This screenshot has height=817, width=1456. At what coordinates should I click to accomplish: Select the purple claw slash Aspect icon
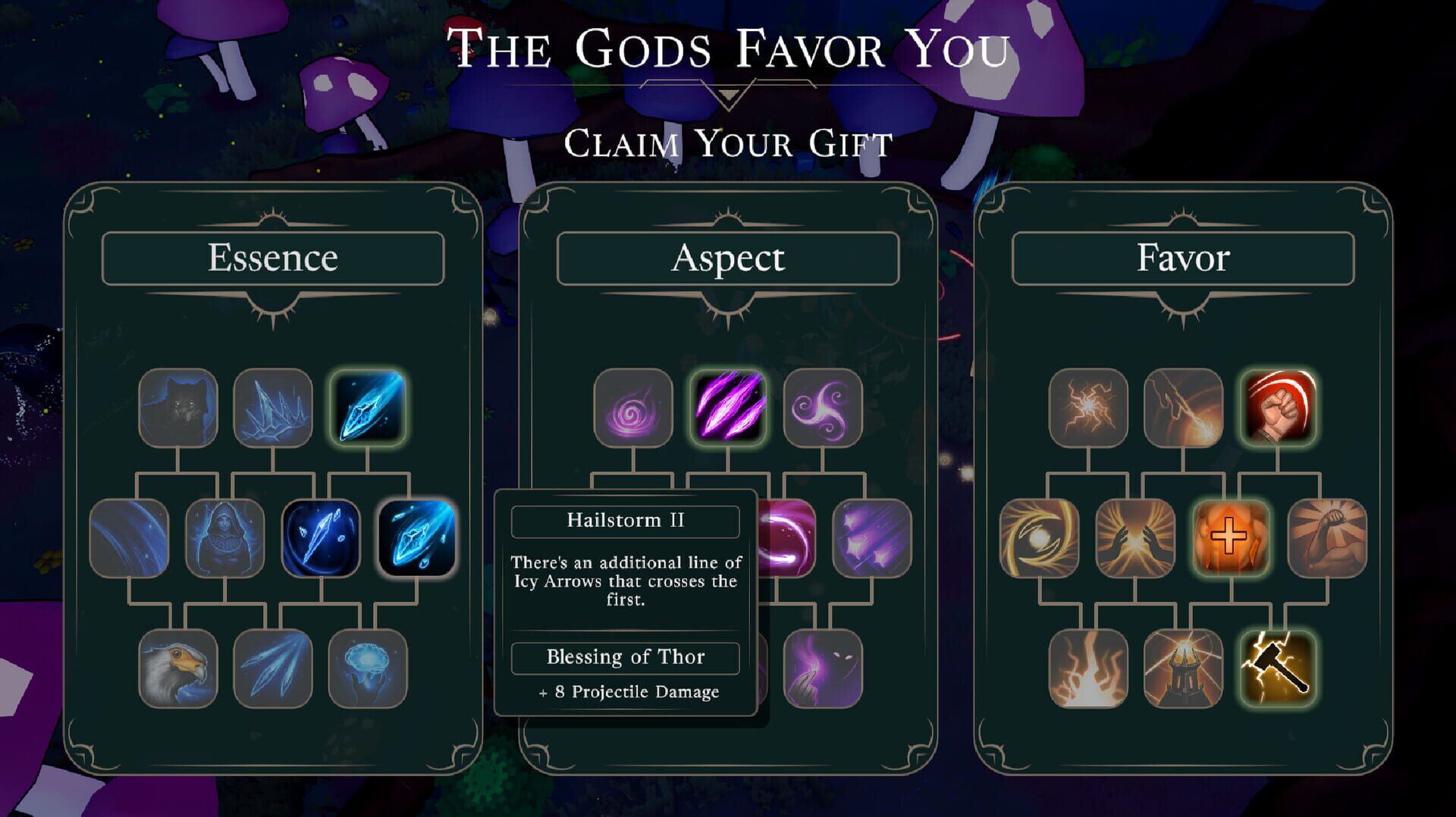(x=729, y=409)
